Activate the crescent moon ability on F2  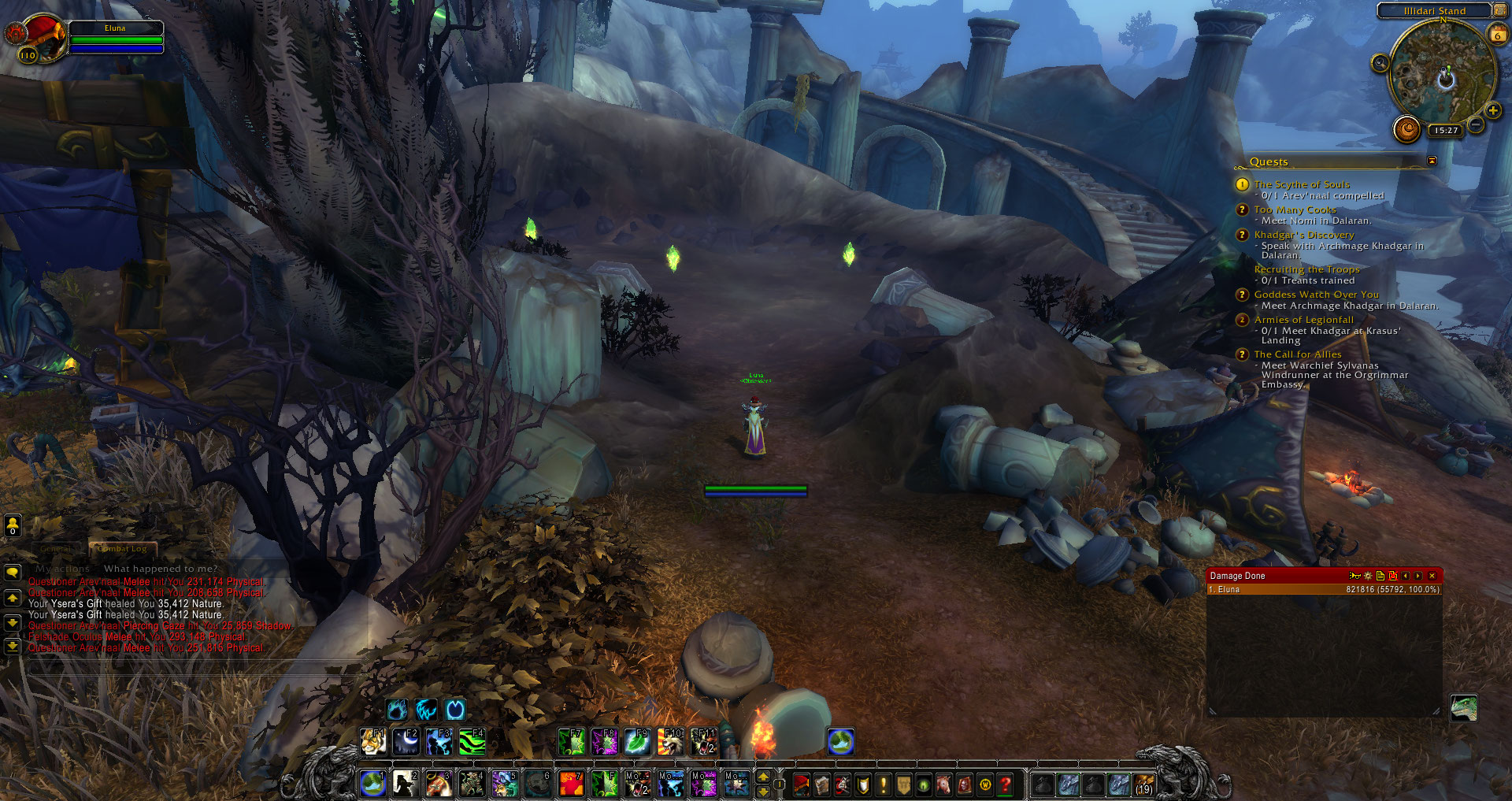pyautogui.click(x=406, y=742)
